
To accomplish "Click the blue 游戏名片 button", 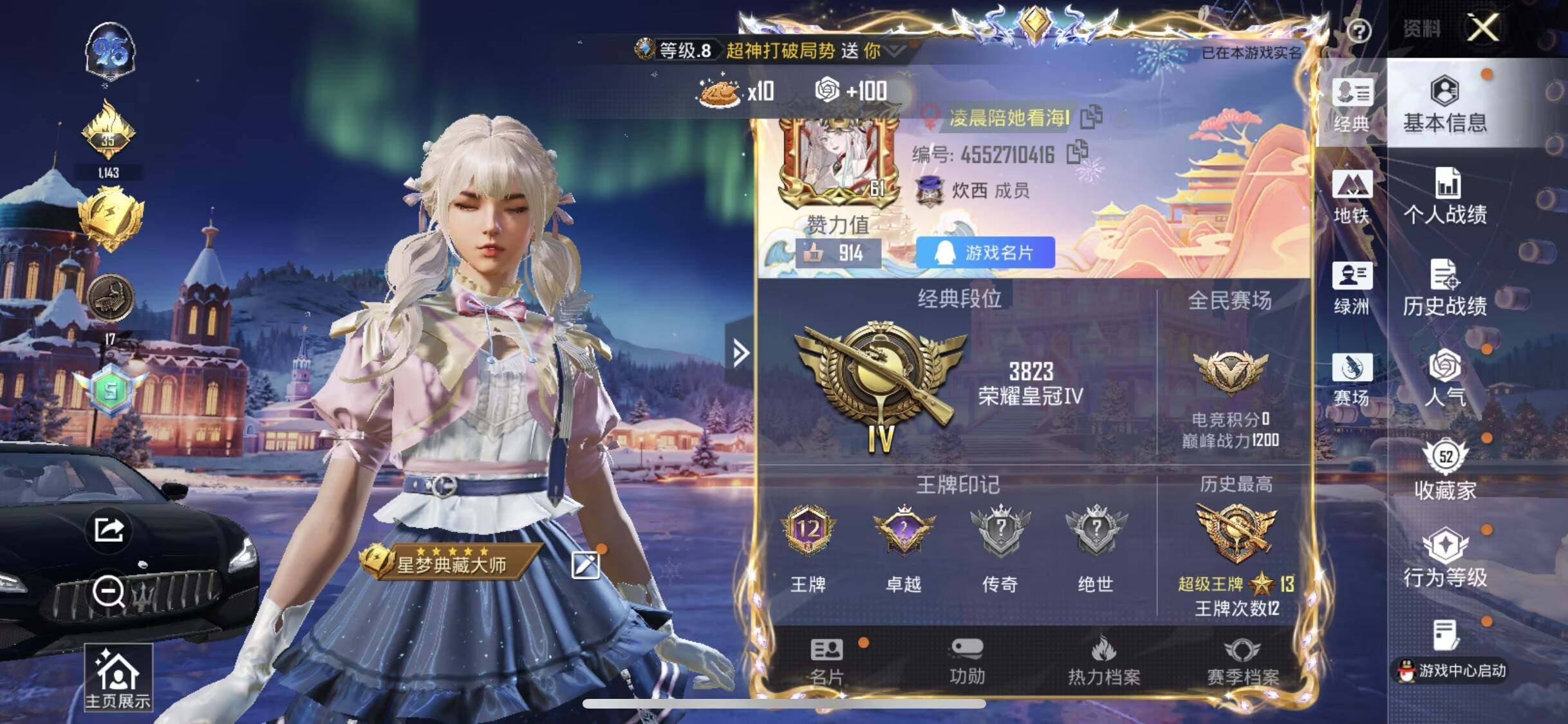I will pos(983,253).
